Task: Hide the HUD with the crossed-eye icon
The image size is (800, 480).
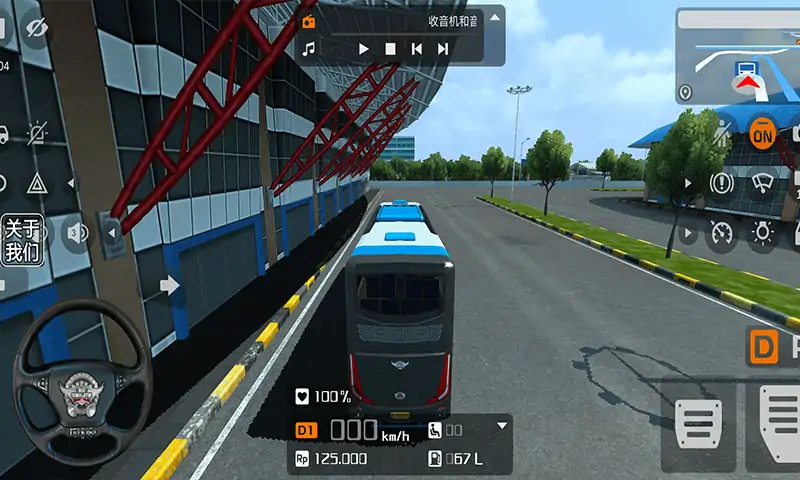Action: coord(37,29)
